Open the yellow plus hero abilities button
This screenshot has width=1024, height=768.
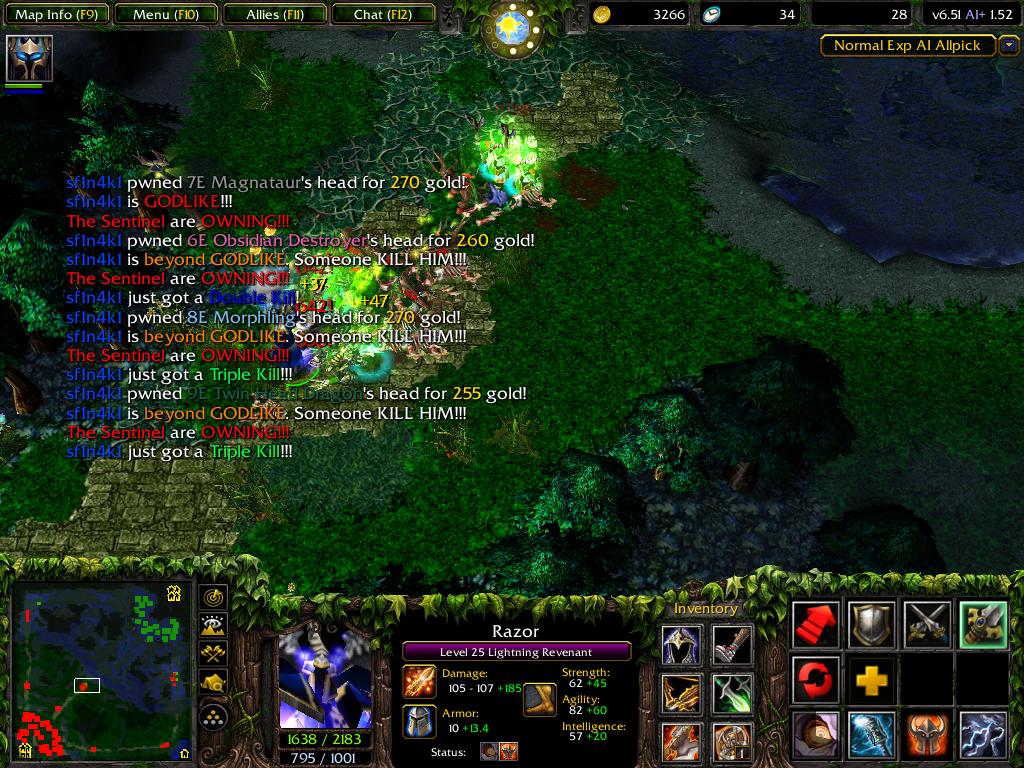[x=871, y=681]
